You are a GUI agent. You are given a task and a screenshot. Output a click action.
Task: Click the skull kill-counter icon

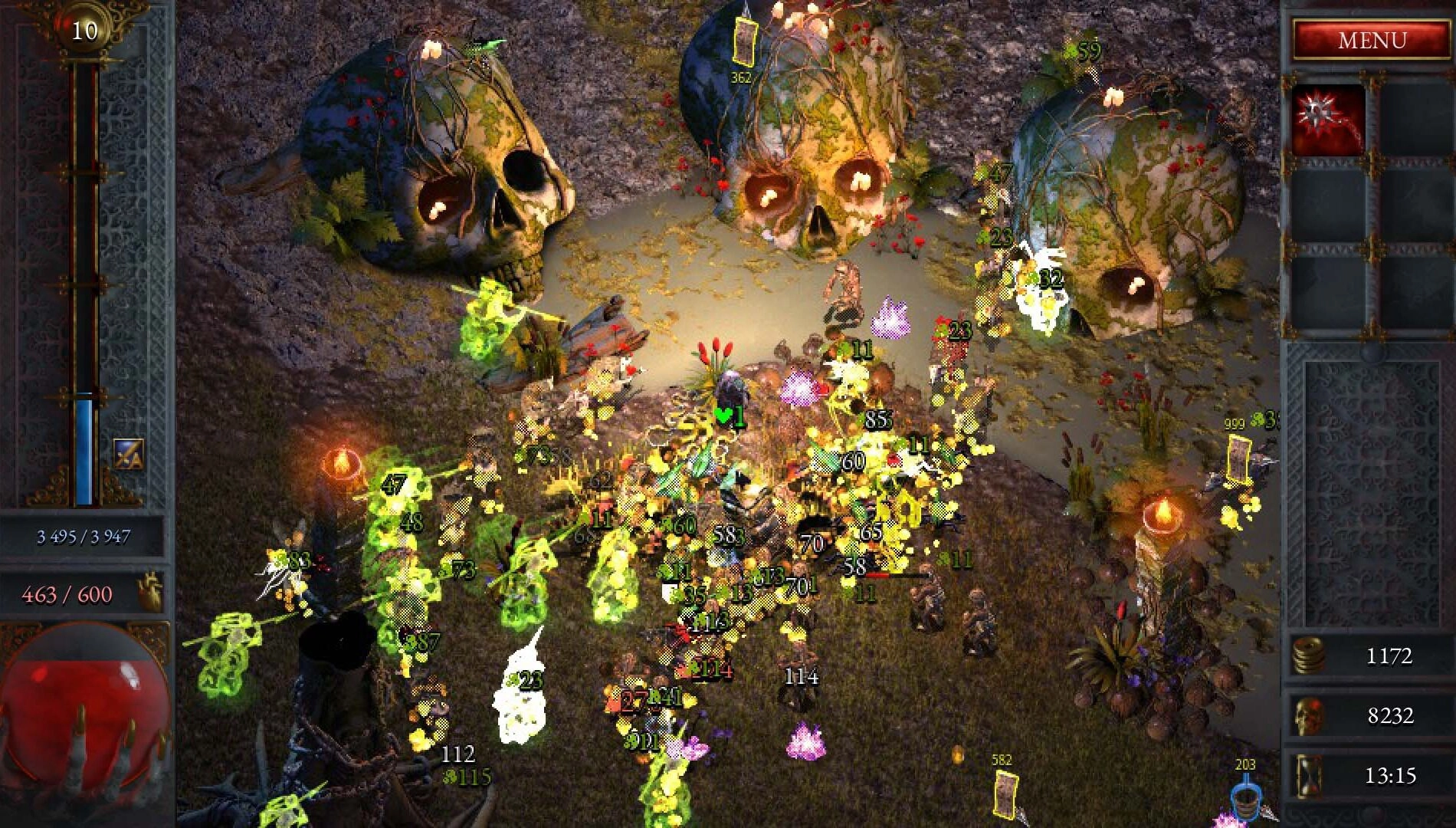[x=1310, y=717]
